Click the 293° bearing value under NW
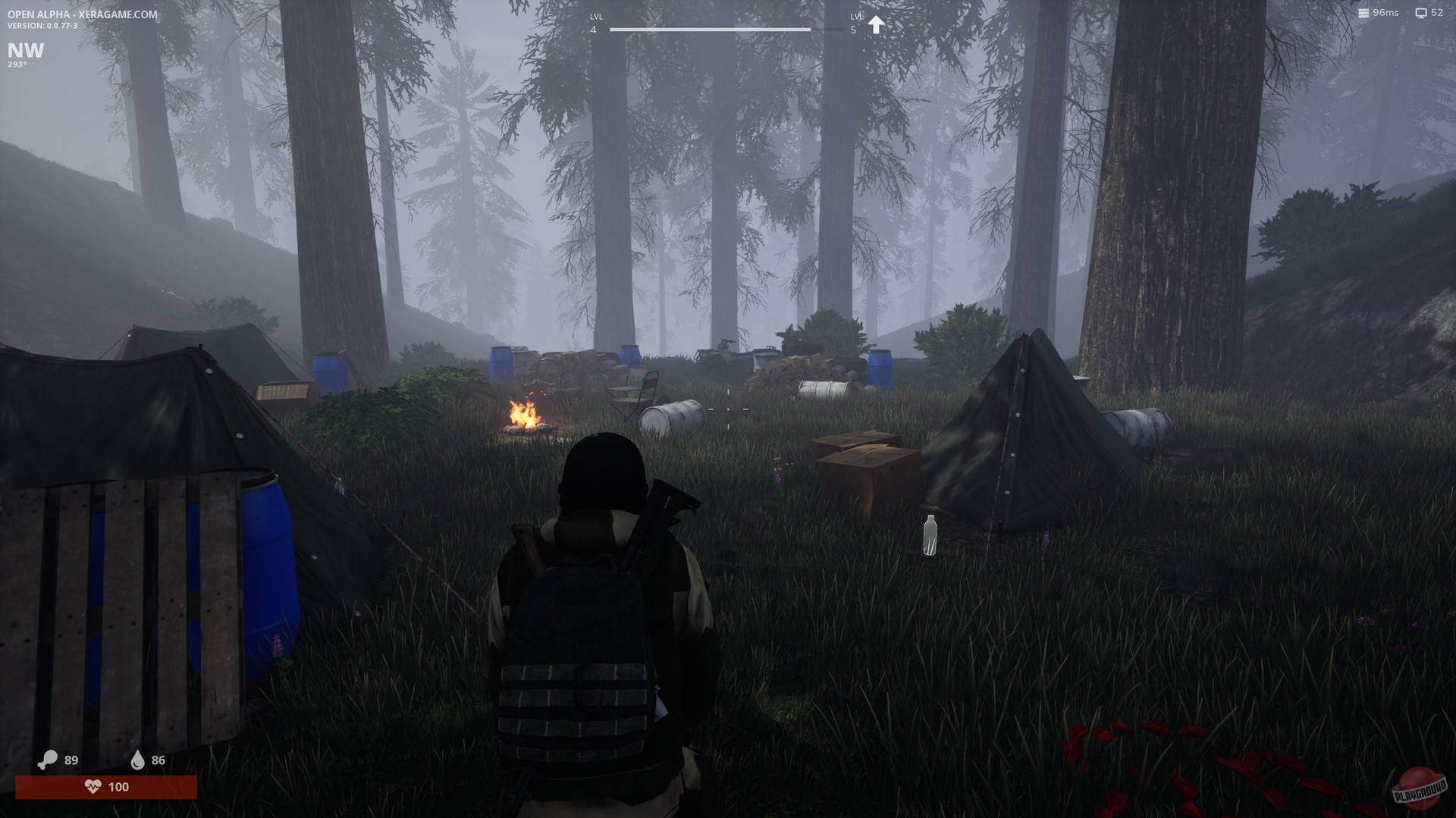Image resolution: width=1456 pixels, height=818 pixels. 17,65
